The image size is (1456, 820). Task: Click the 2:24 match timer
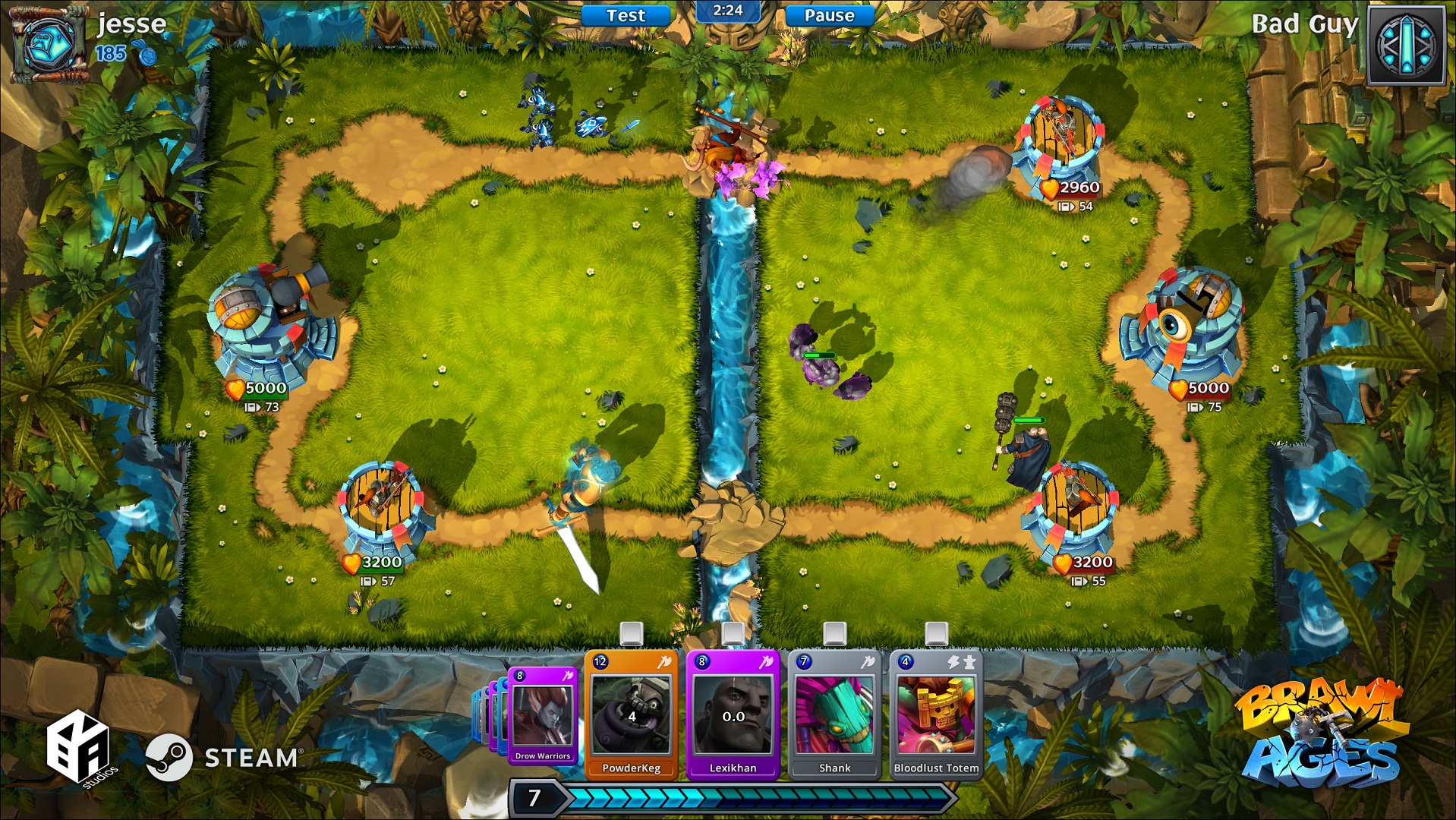coord(726,11)
